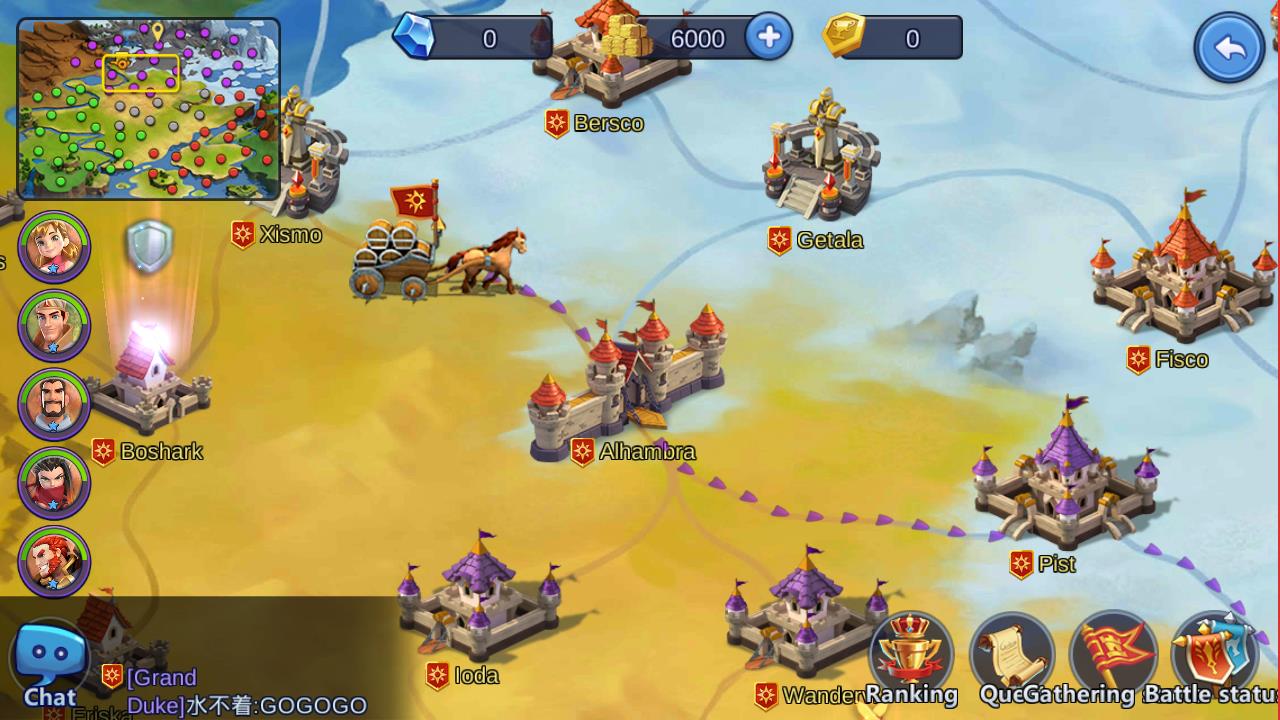Open the Ranking trophy menu

point(911,655)
